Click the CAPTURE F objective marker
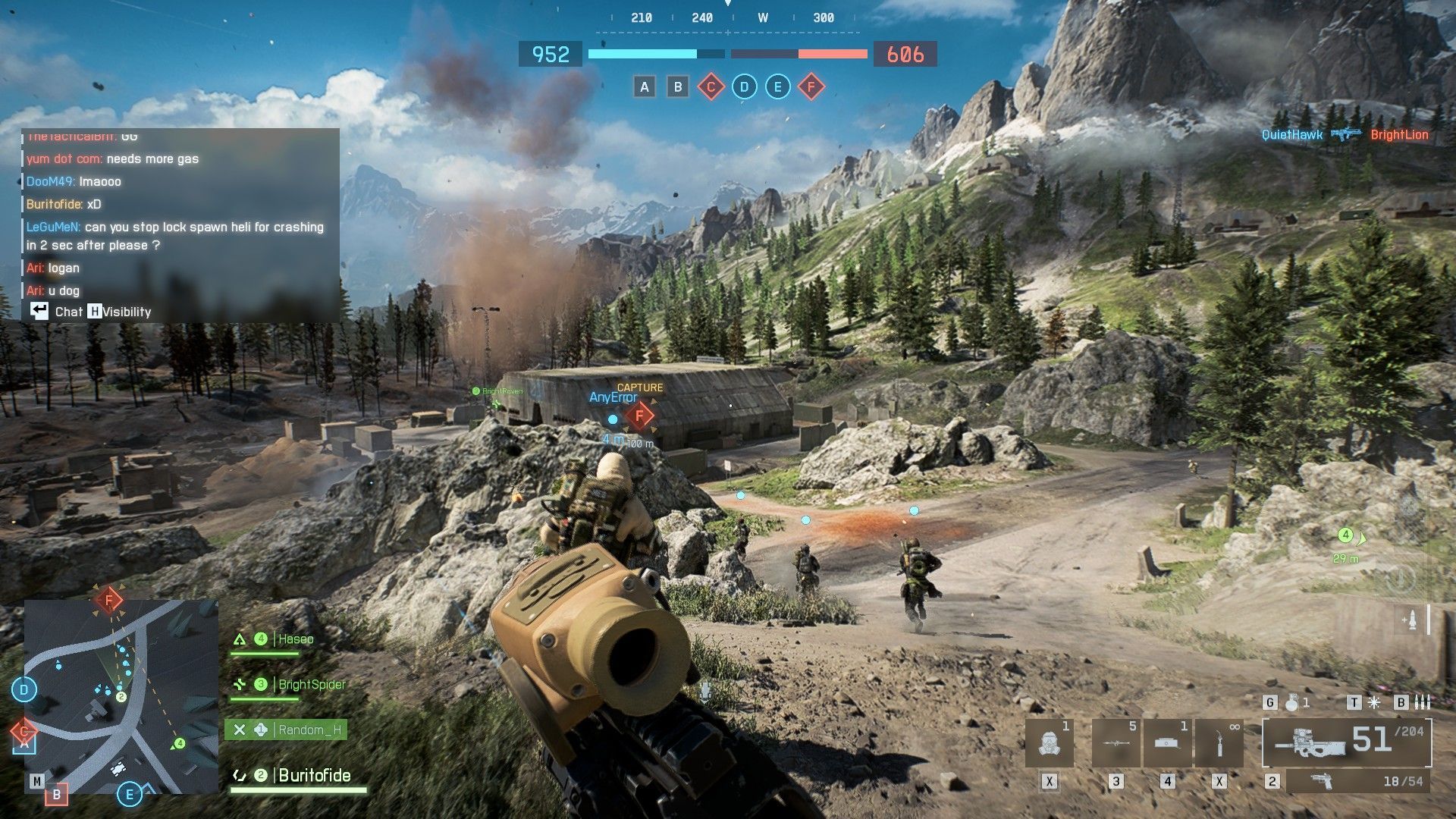Viewport: 1456px width, 819px height. (640, 416)
